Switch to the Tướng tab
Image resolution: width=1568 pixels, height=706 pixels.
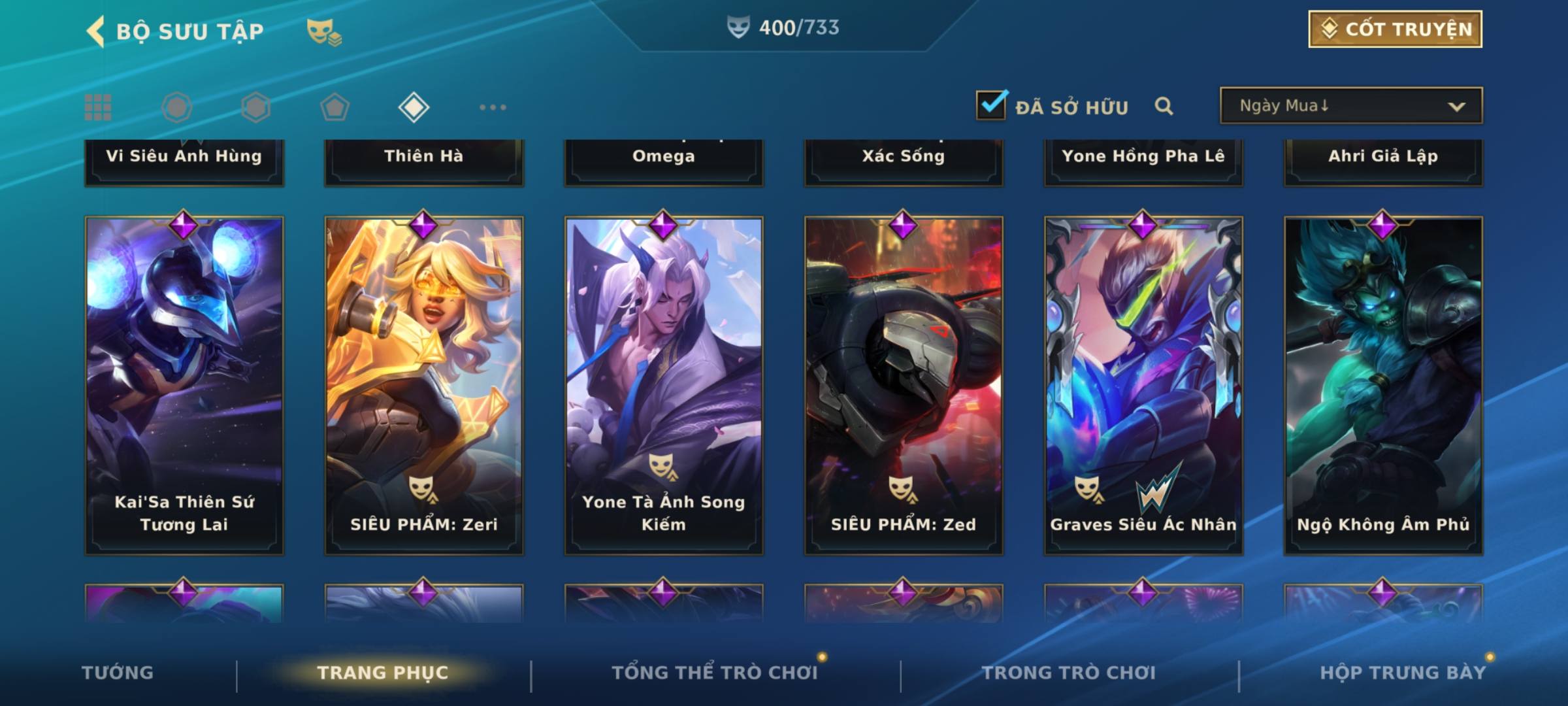click(x=118, y=673)
